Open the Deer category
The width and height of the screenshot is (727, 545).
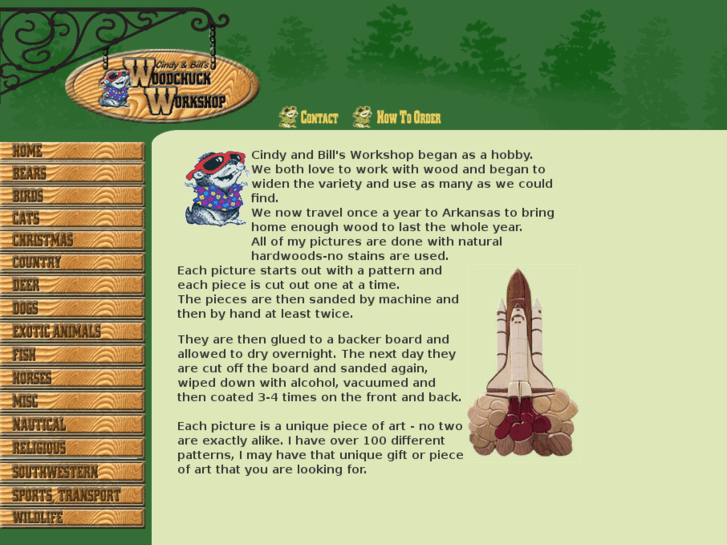tap(72, 286)
